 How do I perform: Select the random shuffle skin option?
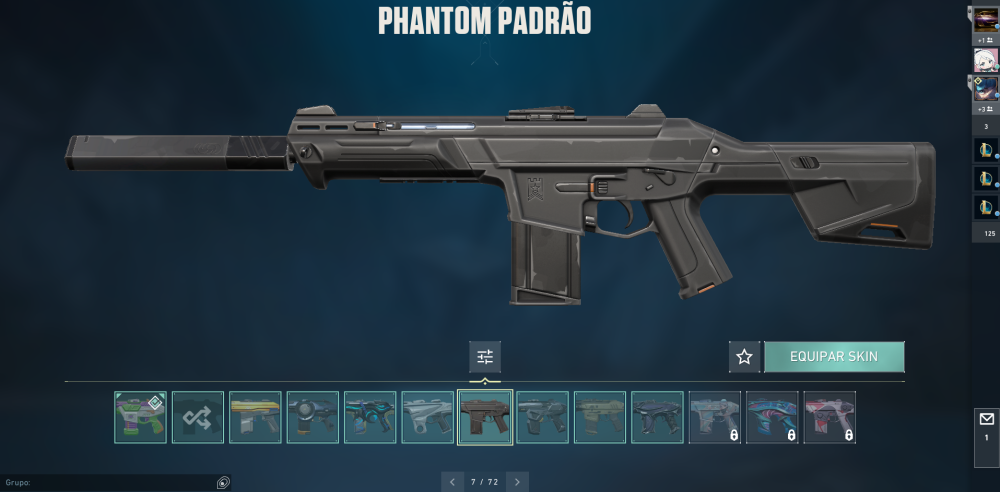[198, 417]
